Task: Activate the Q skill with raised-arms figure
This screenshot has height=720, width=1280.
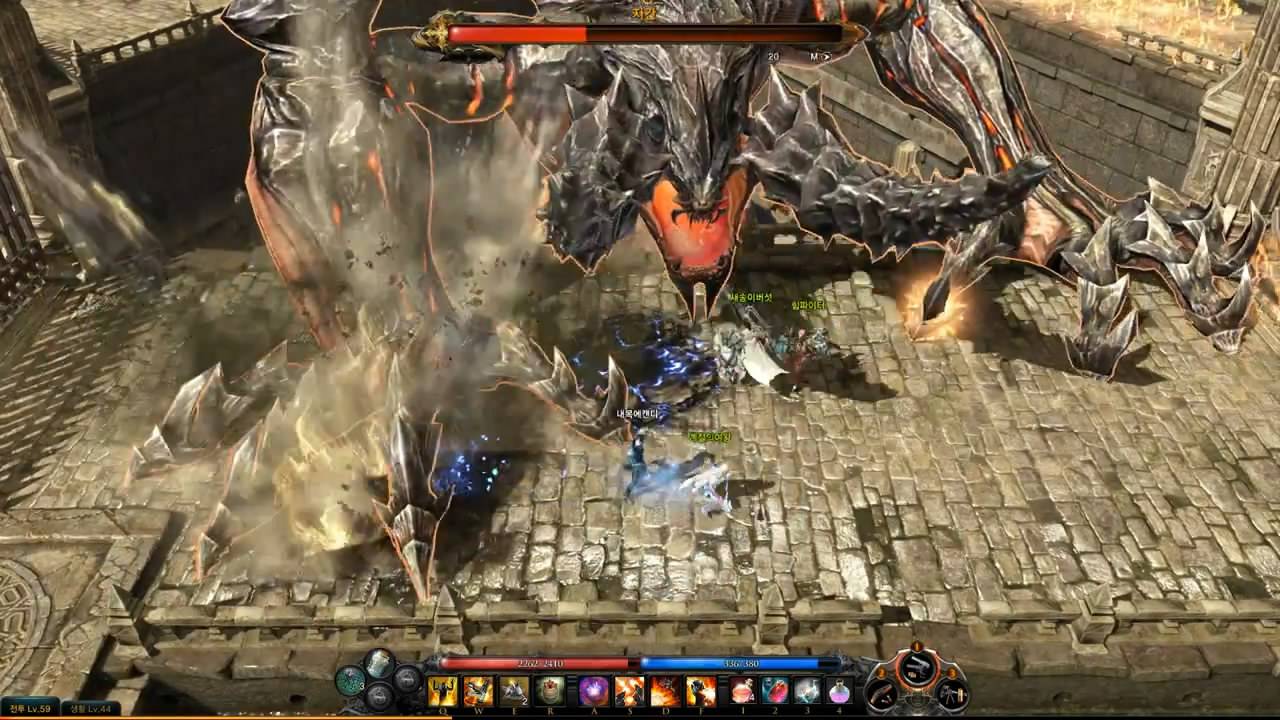Action: pos(443,690)
